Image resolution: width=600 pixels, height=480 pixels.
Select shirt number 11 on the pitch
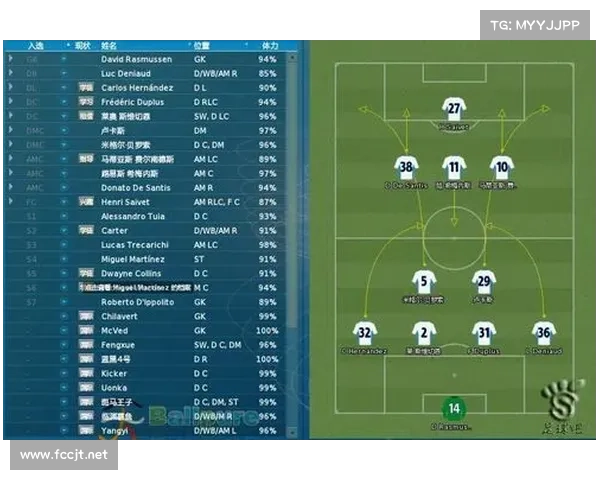pyautogui.click(x=454, y=167)
